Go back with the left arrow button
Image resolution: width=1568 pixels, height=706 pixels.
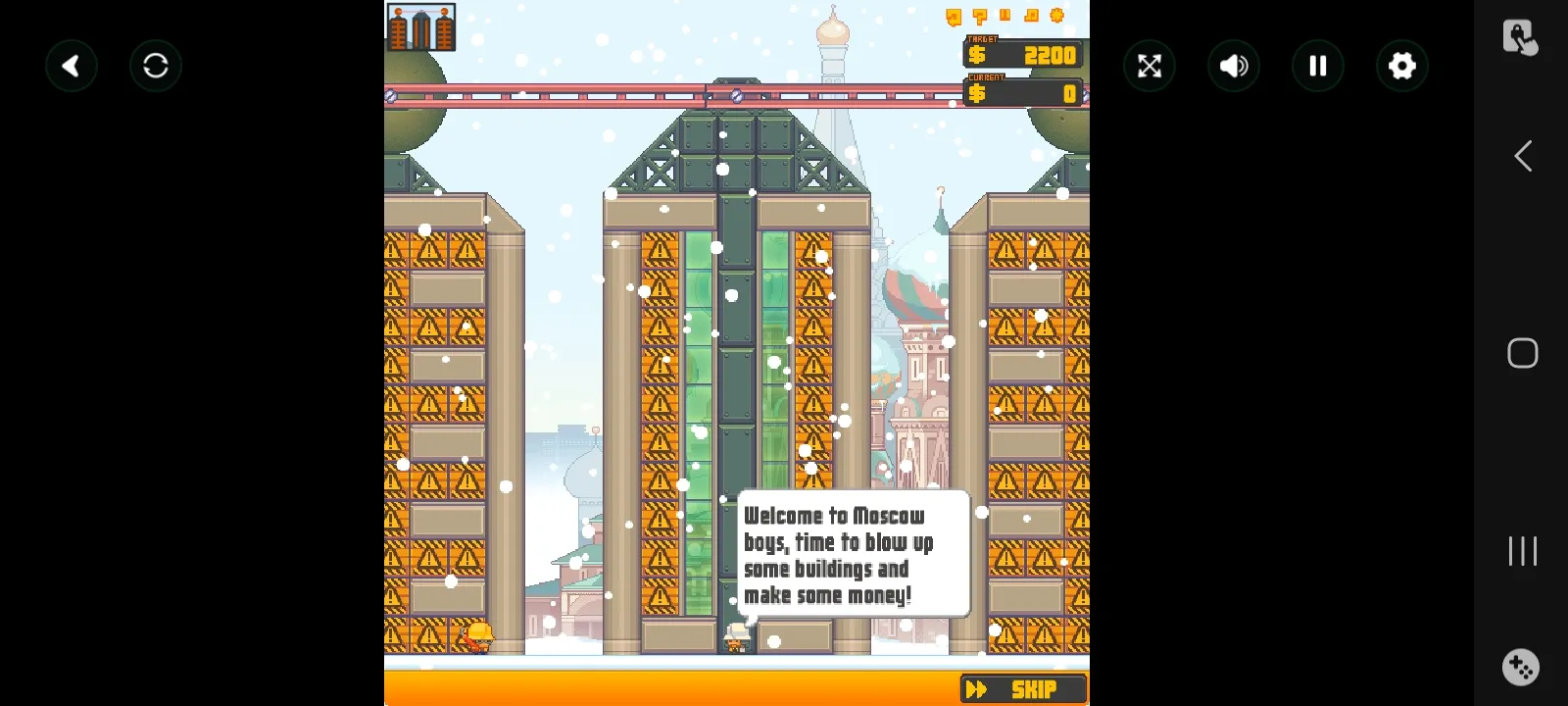click(72, 66)
